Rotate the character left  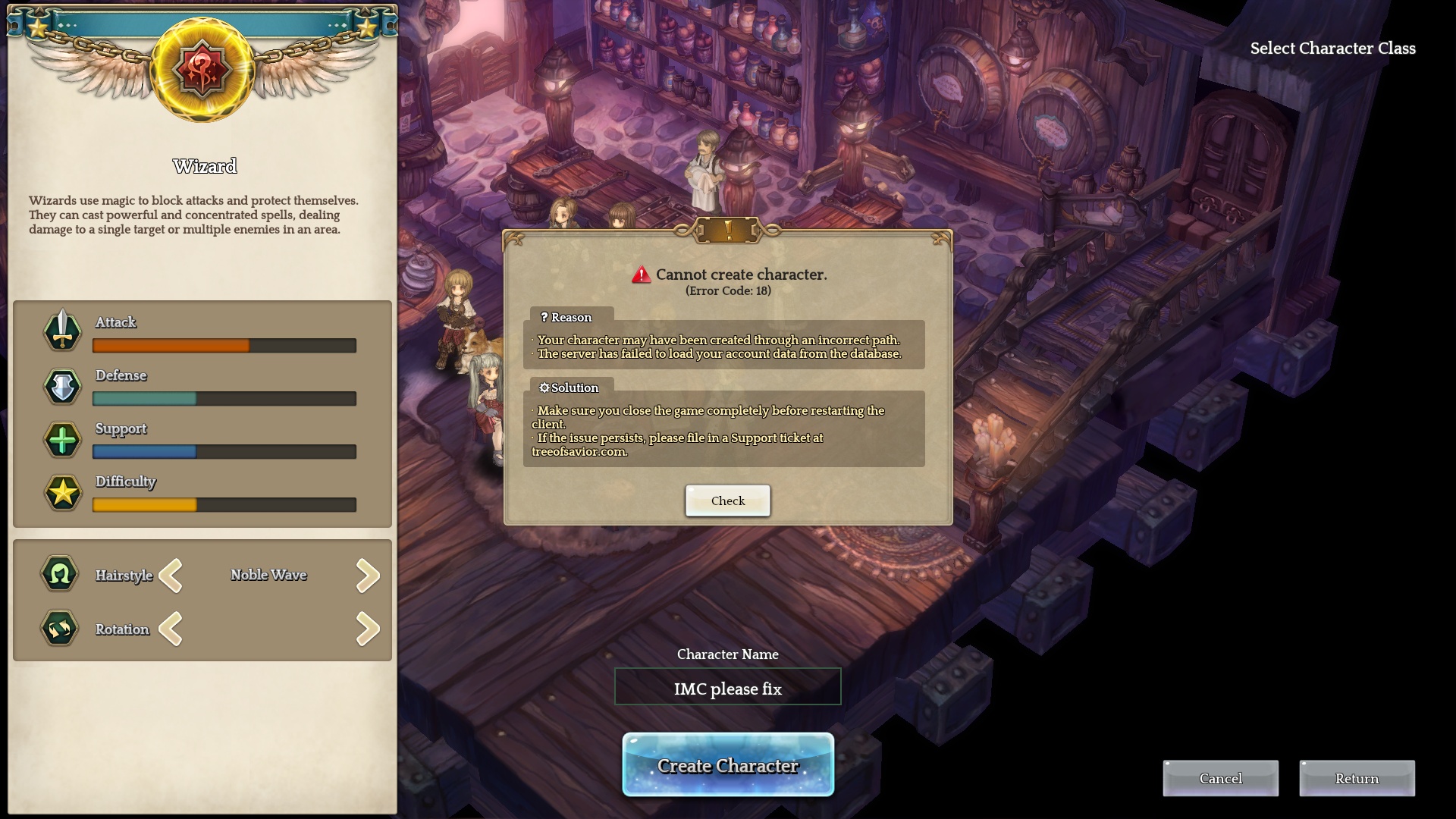click(x=171, y=629)
